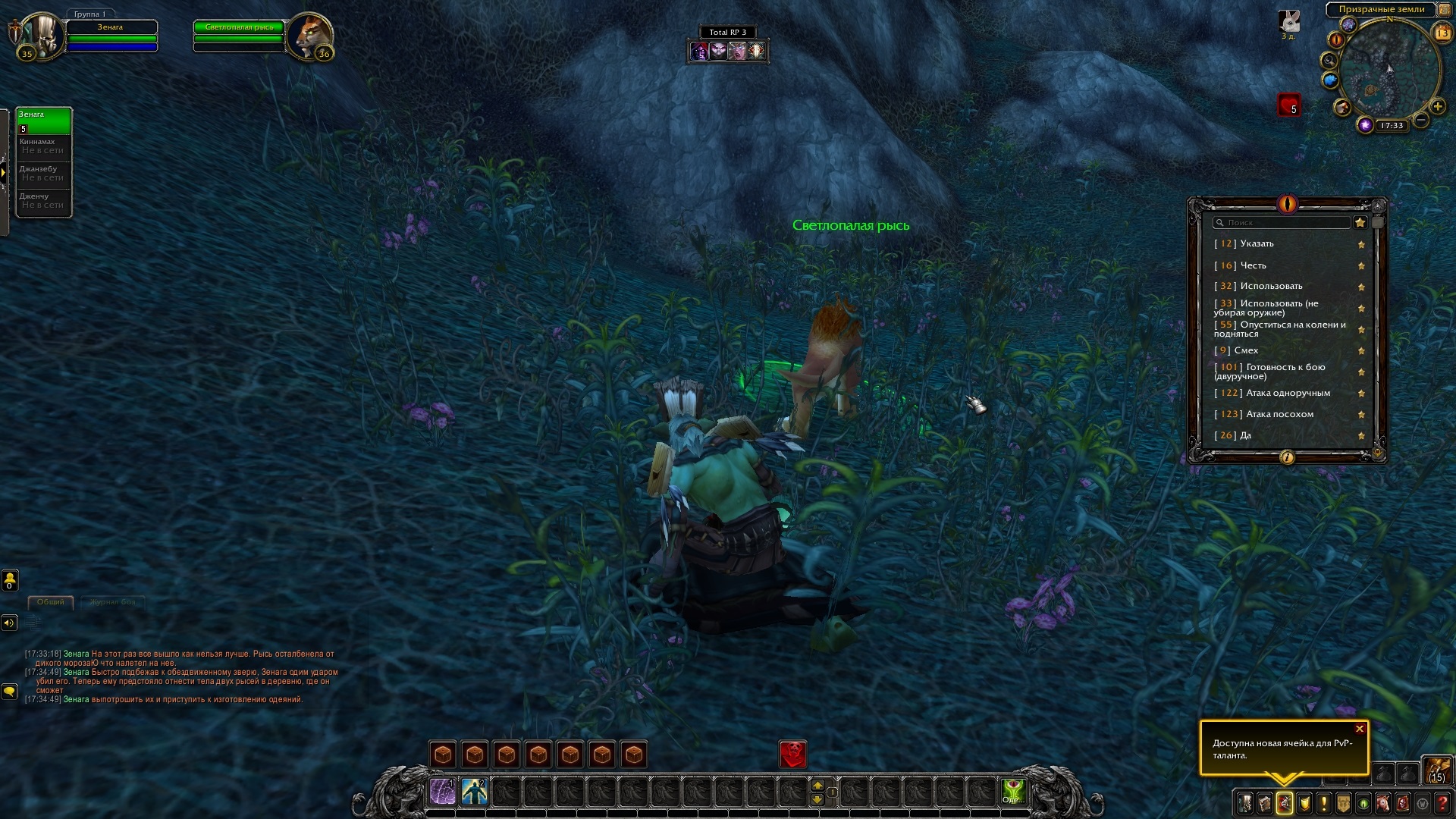Open the minimap tracking magnifier button

tap(1329, 60)
